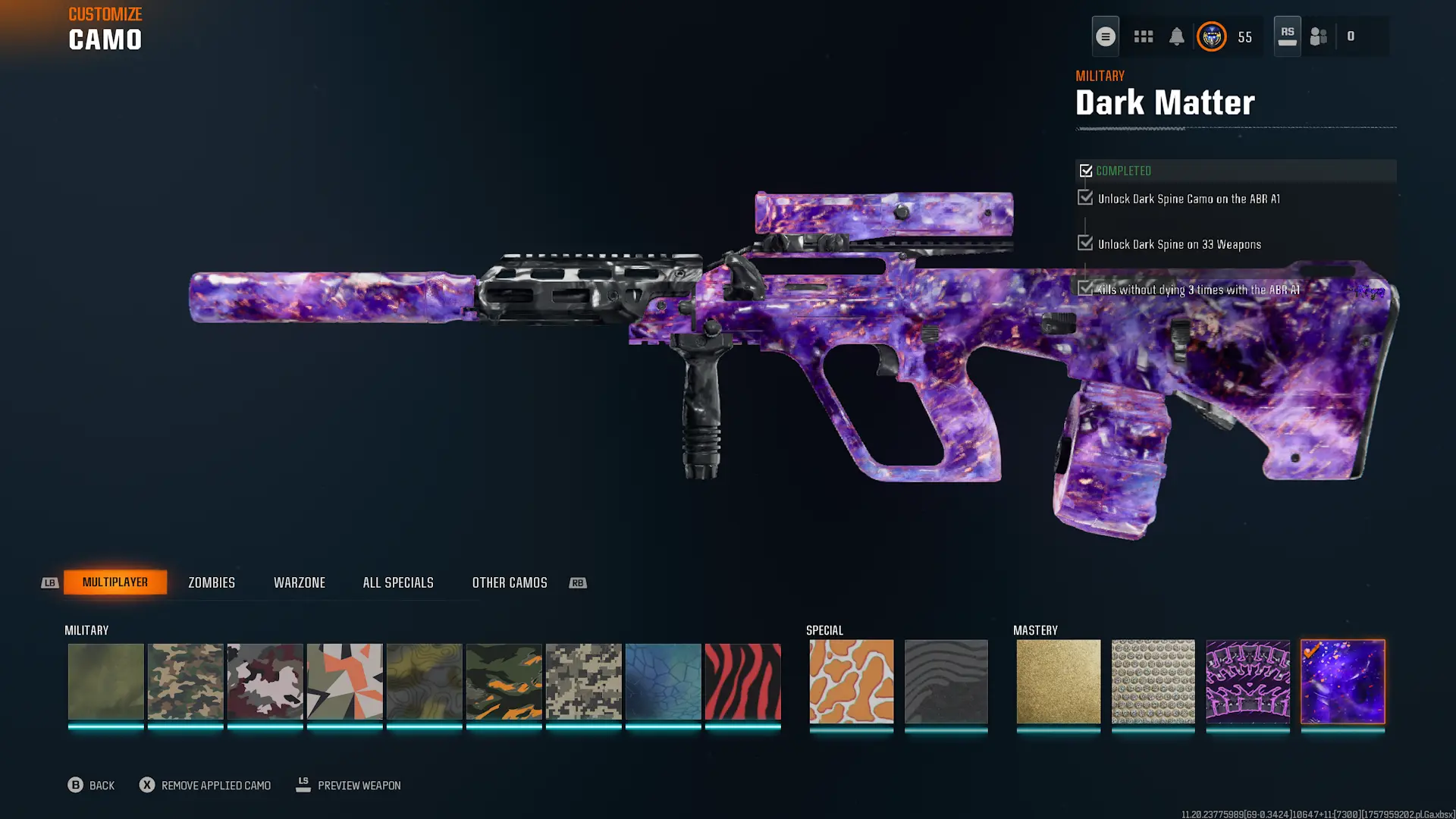Select the orange geometric splinter camo
Screen dimensions: 1456x819
pyautogui.click(x=344, y=681)
